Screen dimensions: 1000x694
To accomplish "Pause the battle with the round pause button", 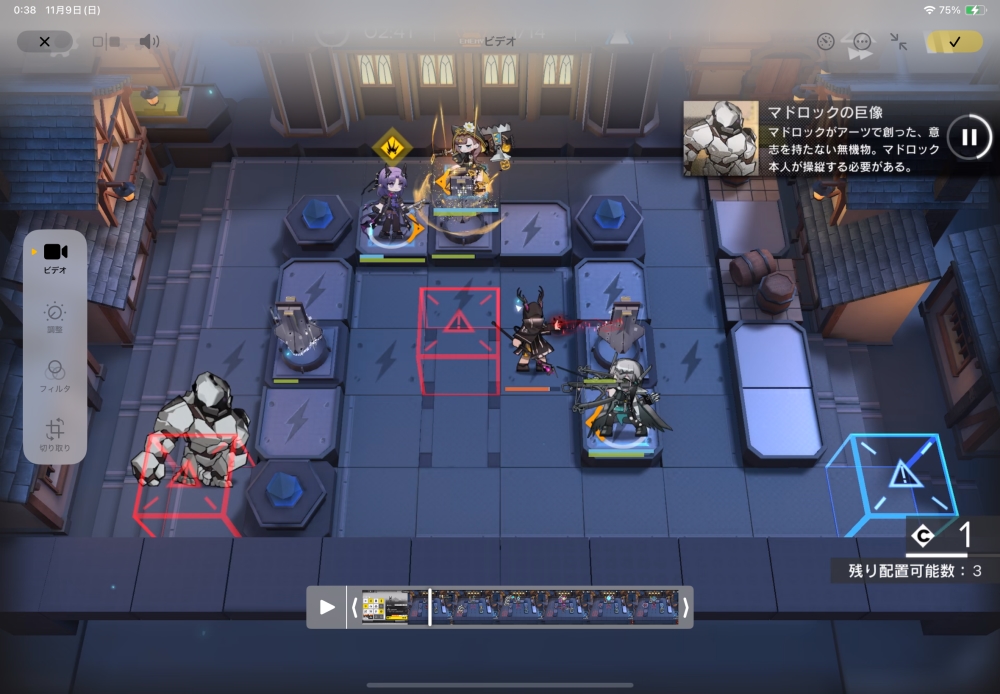I will pyautogui.click(x=968, y=137).
